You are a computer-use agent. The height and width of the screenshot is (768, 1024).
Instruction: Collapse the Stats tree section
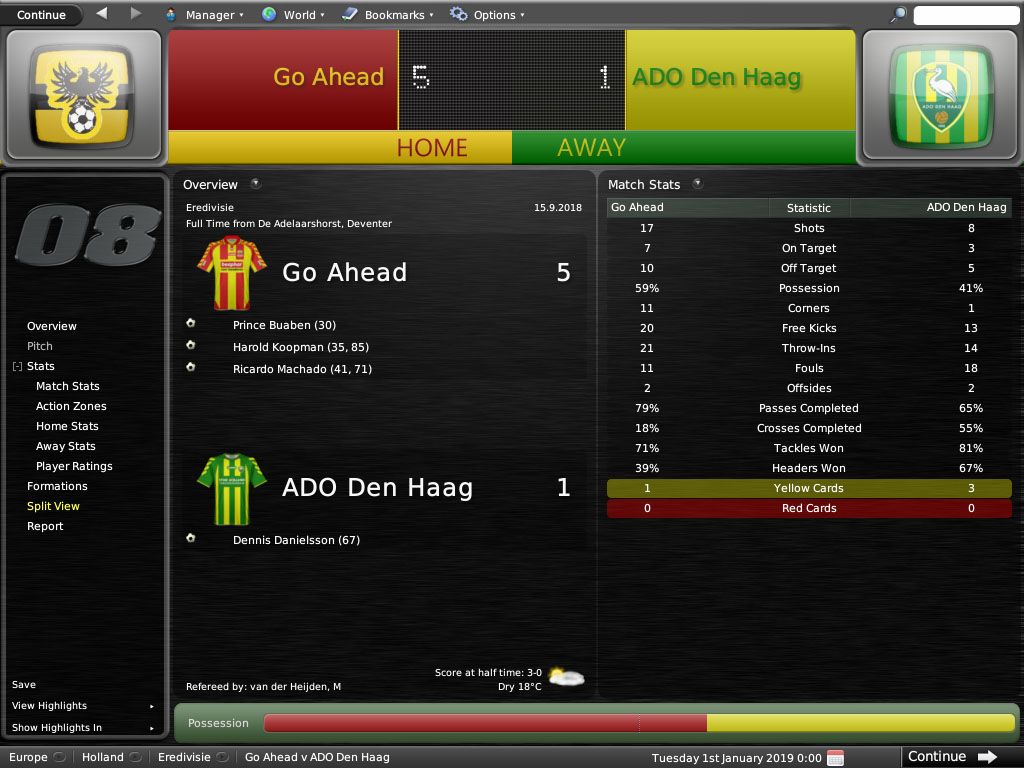click(17, 367)
